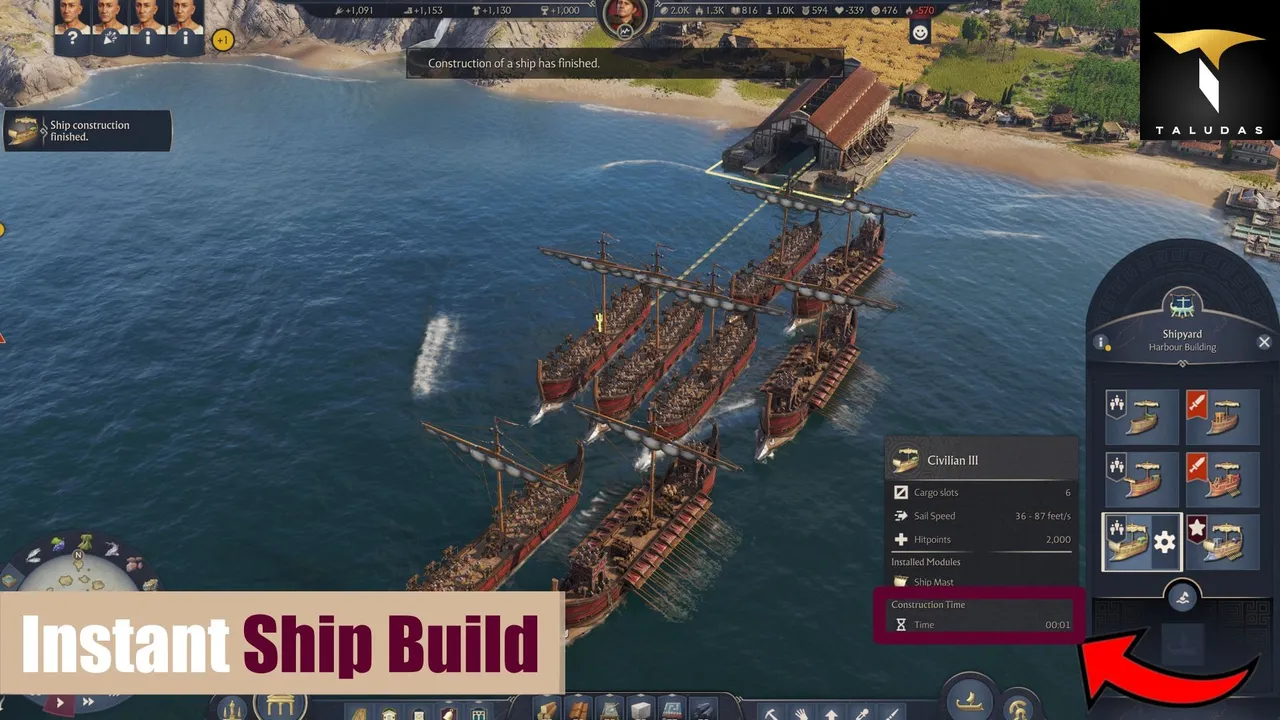Screen dimensions: 1280x720
Task: Select the pickaxe tool in the toolbar
Action: (x=771, y=712)
